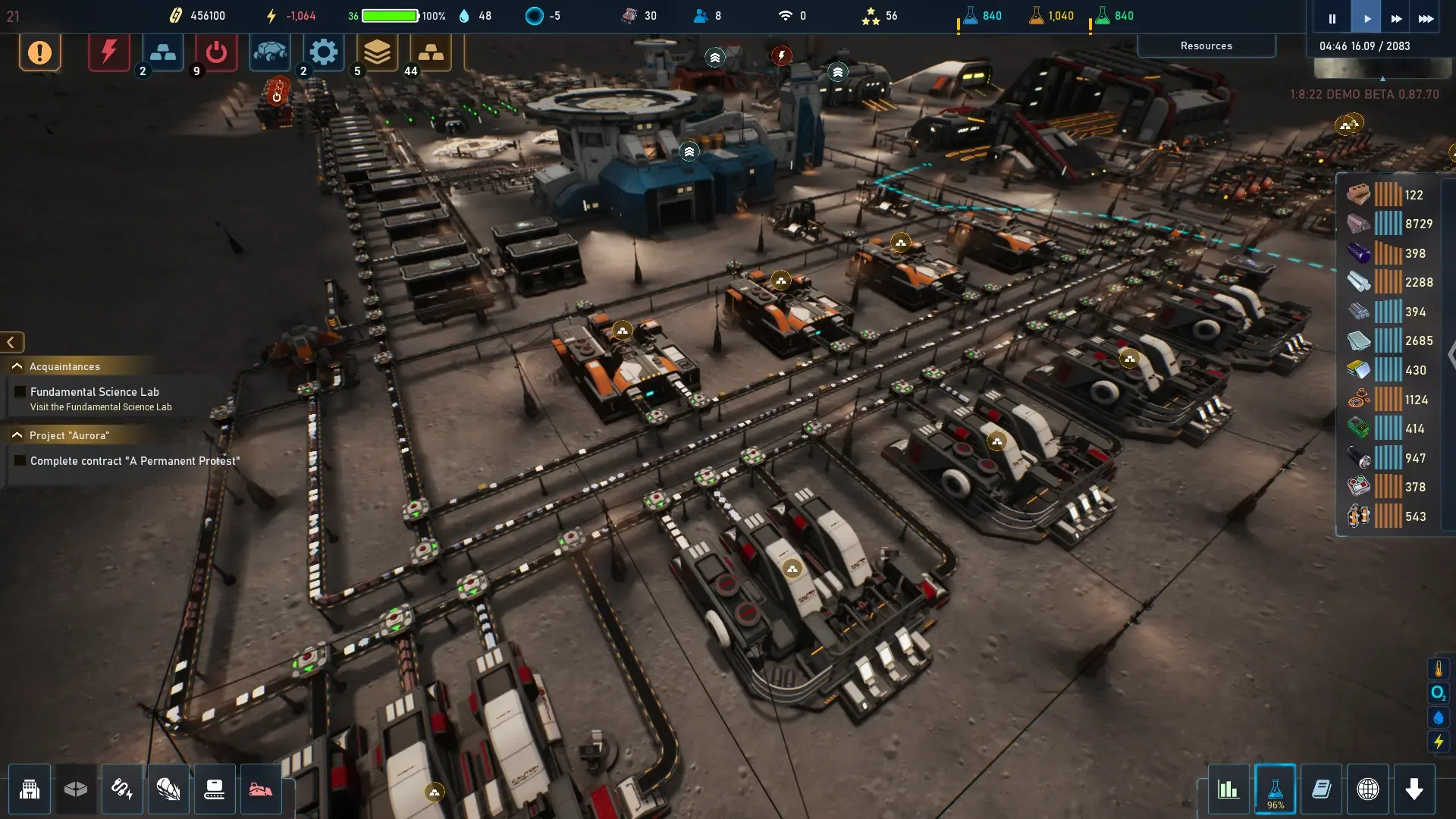1456x819 pixels.
Task: Open the globe world map
Action: [1368, 789]
